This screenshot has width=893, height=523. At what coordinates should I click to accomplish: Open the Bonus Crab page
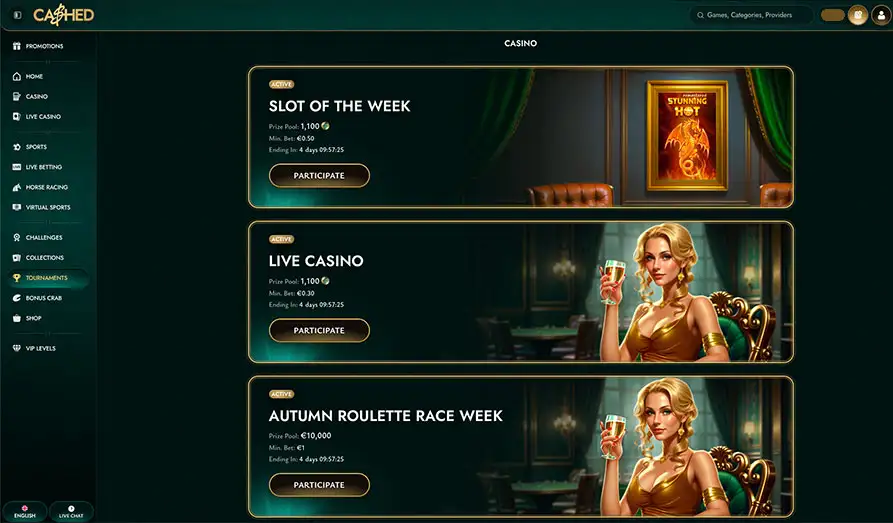click(x=43, y=298)
